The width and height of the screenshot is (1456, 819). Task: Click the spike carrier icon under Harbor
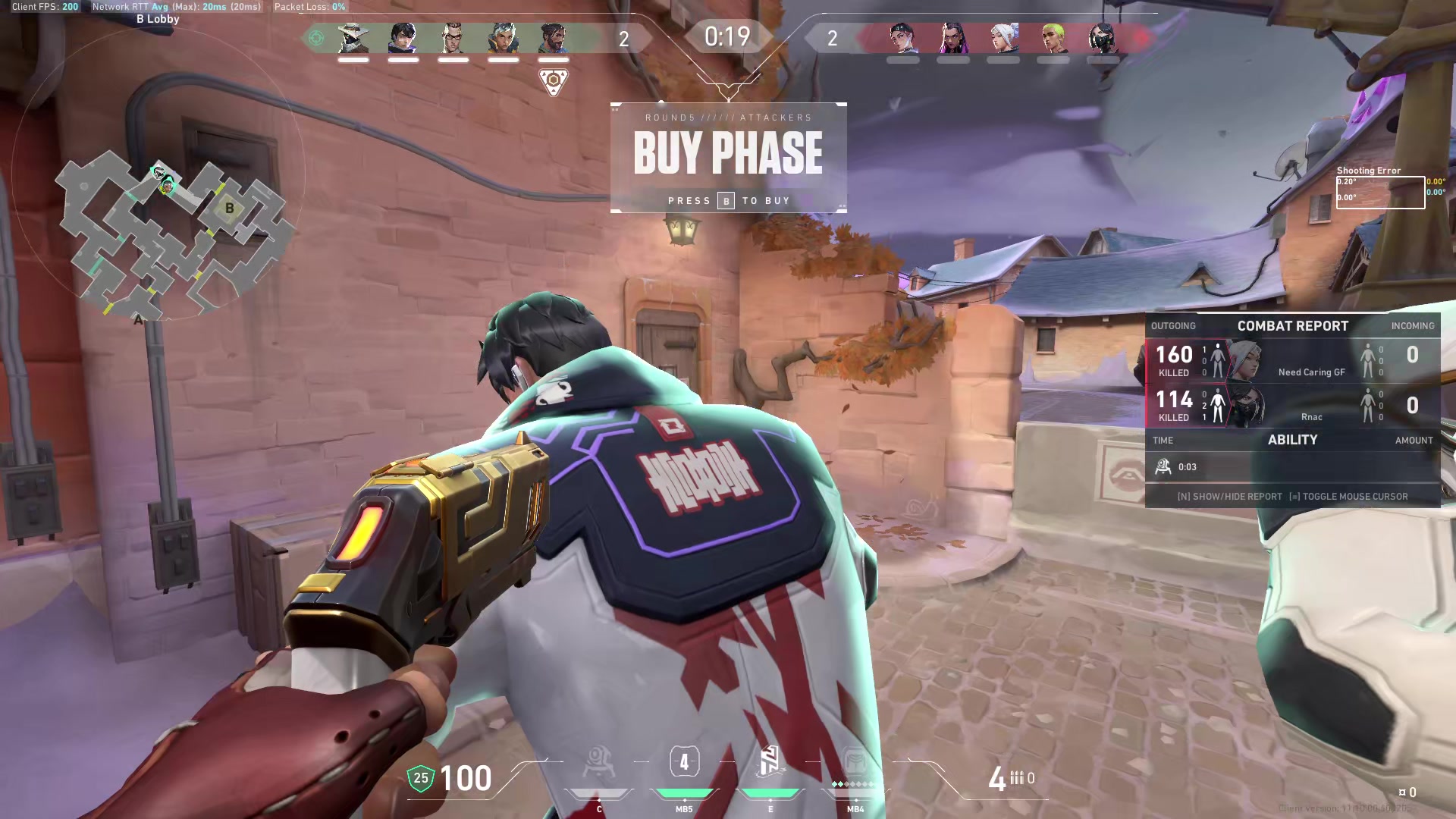coord(553,80)
